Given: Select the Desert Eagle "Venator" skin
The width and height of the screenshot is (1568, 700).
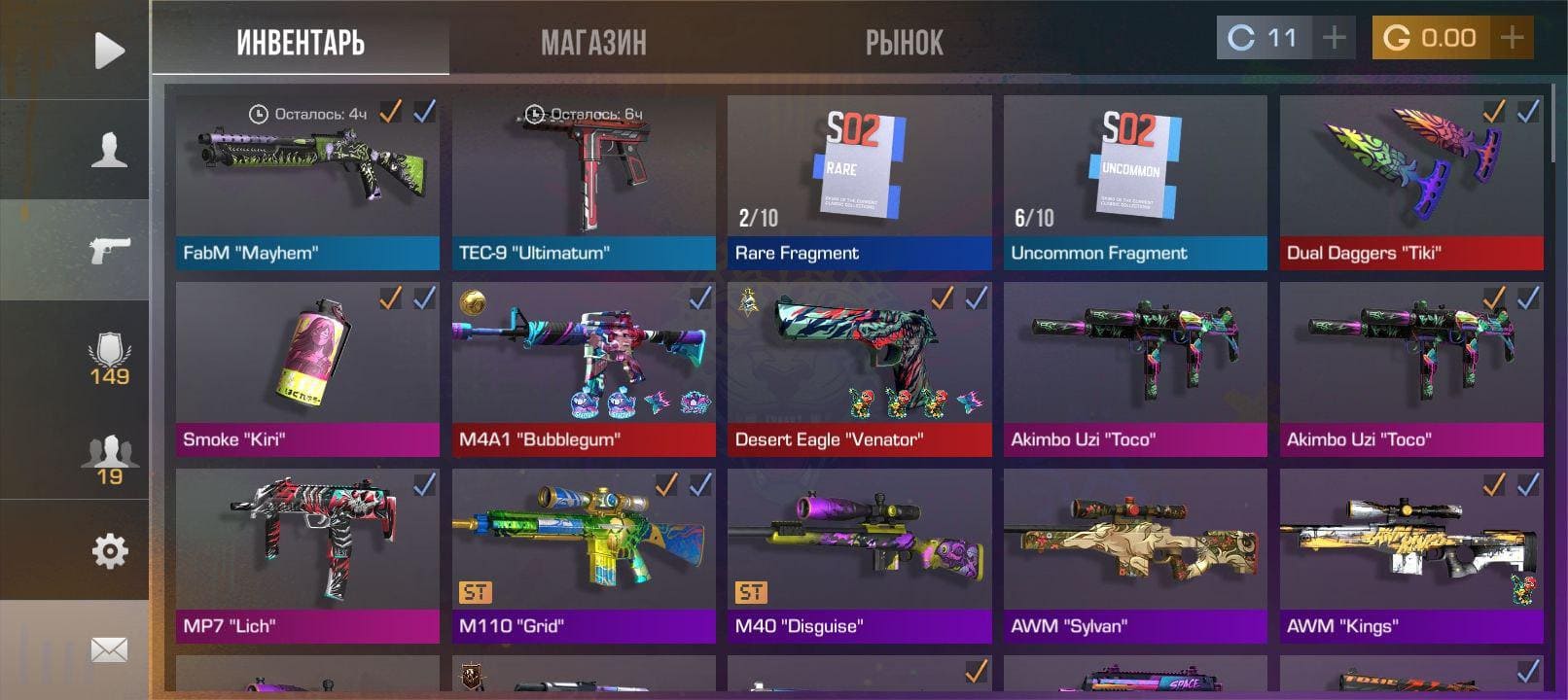Looking at the screenshot, I should (x=859, y=368).
